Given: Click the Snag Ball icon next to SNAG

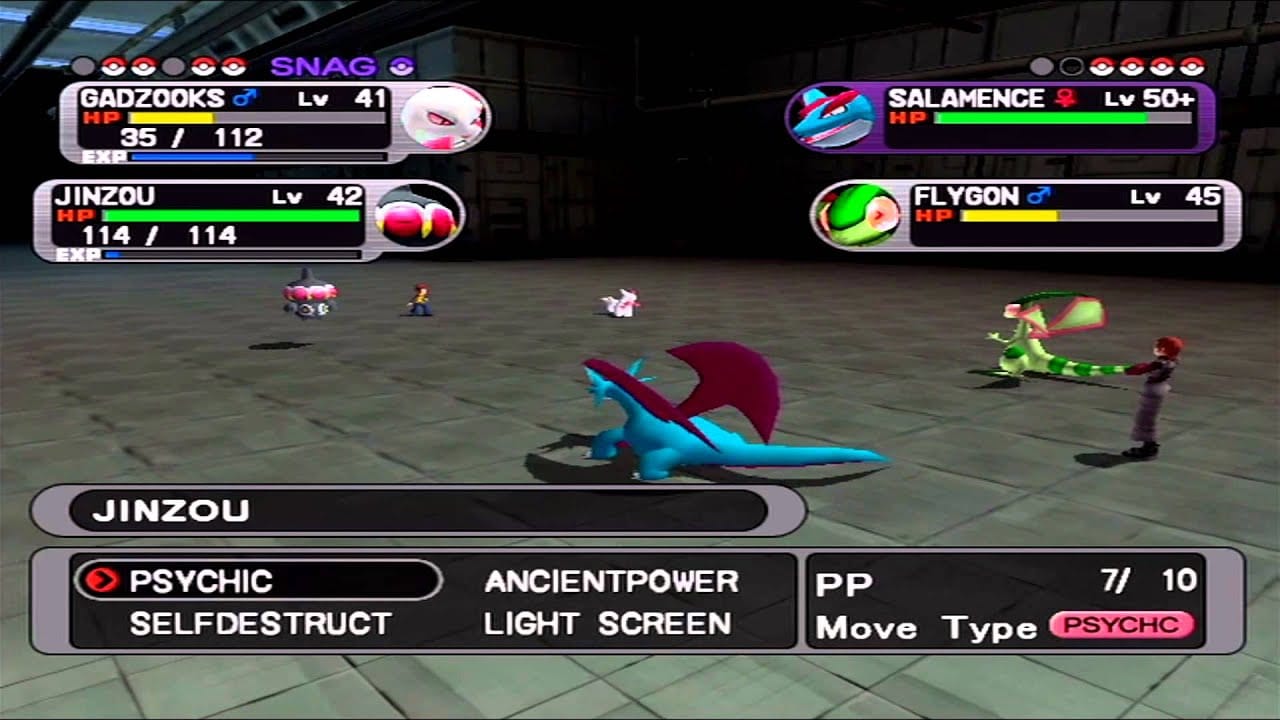Looking at the screenshot, I should pyautogui.click(x=400, y=67).
